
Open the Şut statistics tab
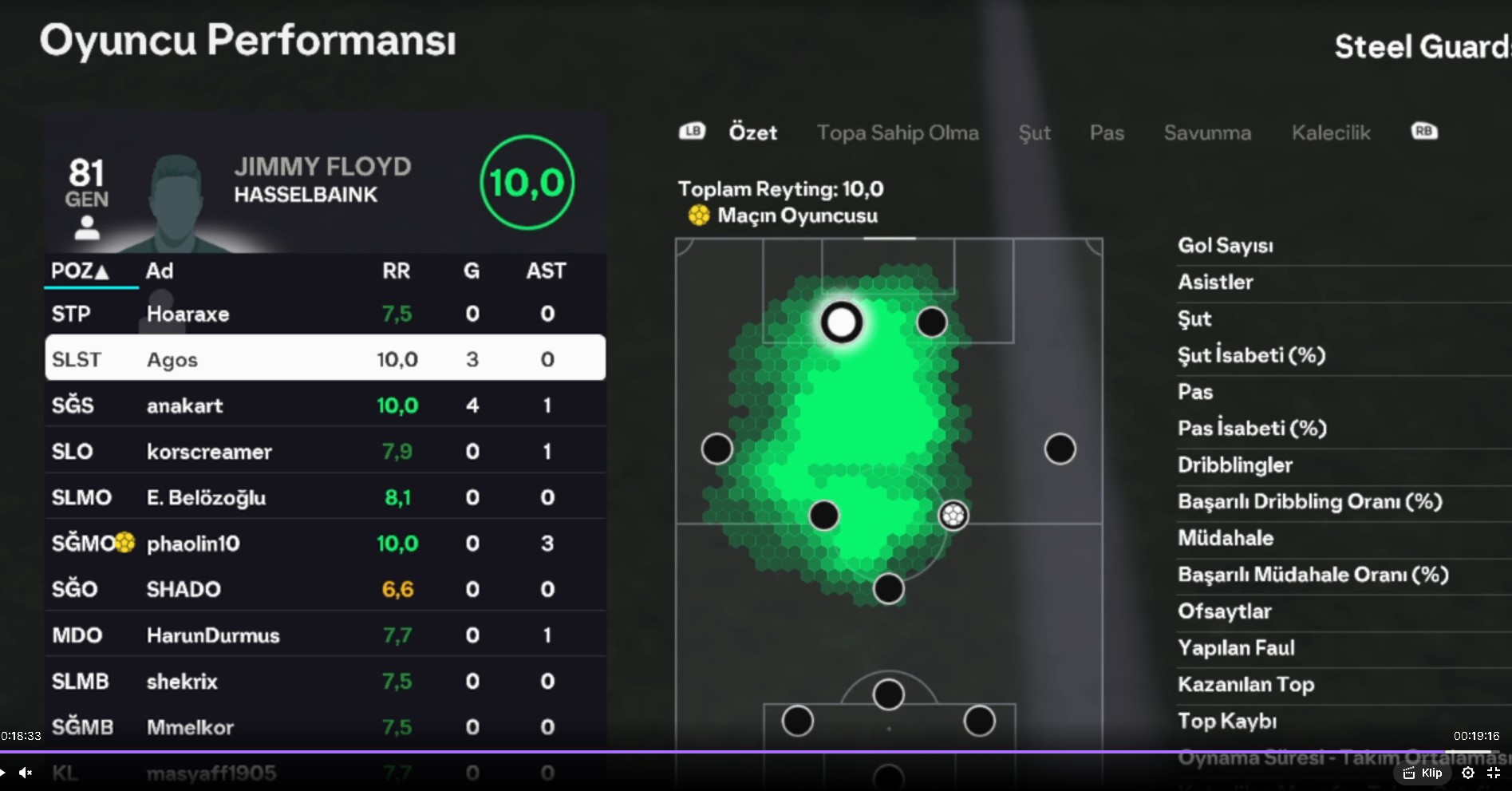[1034, 132]
